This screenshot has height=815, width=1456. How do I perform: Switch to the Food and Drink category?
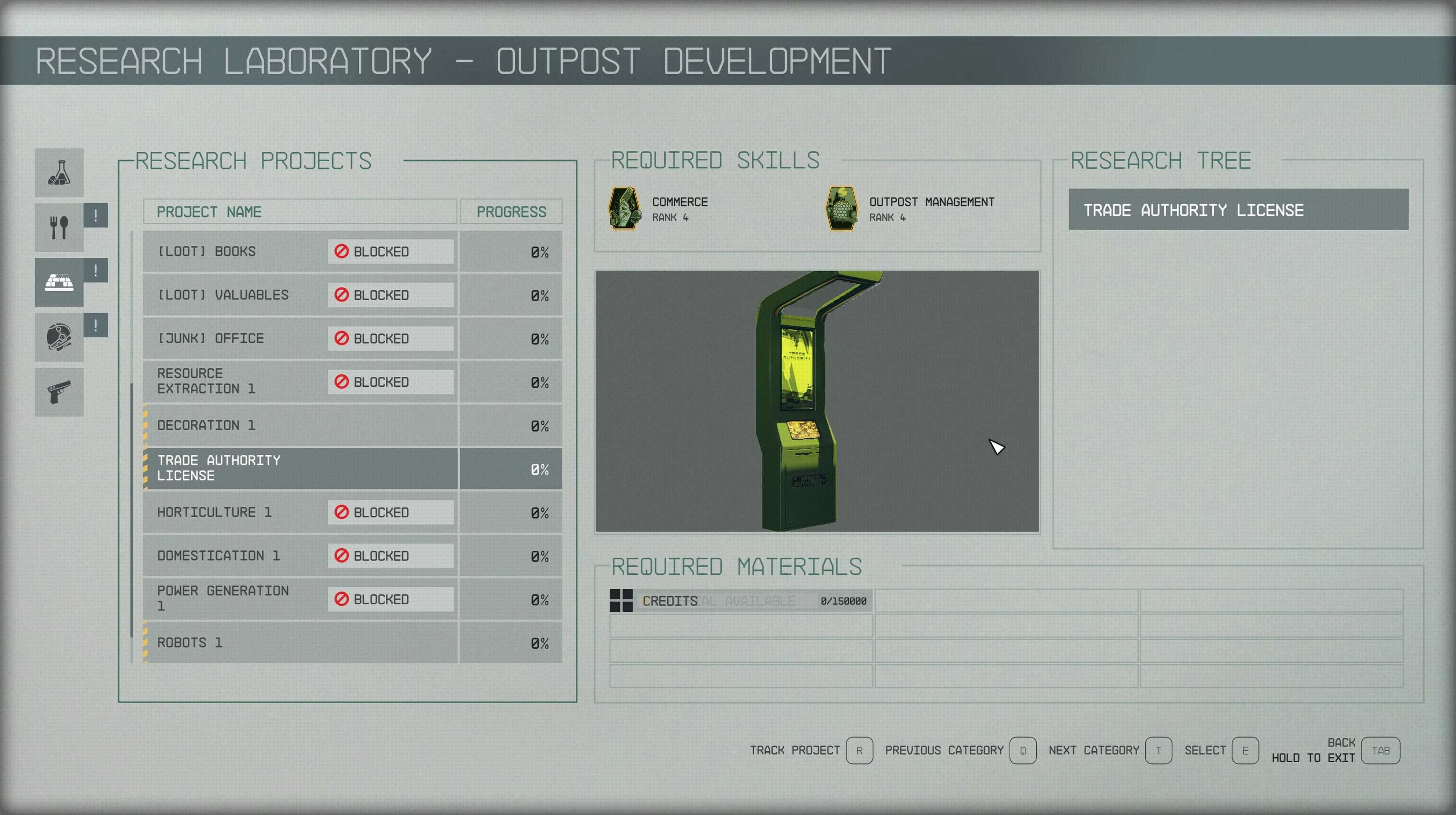click(x=59, y=227)
